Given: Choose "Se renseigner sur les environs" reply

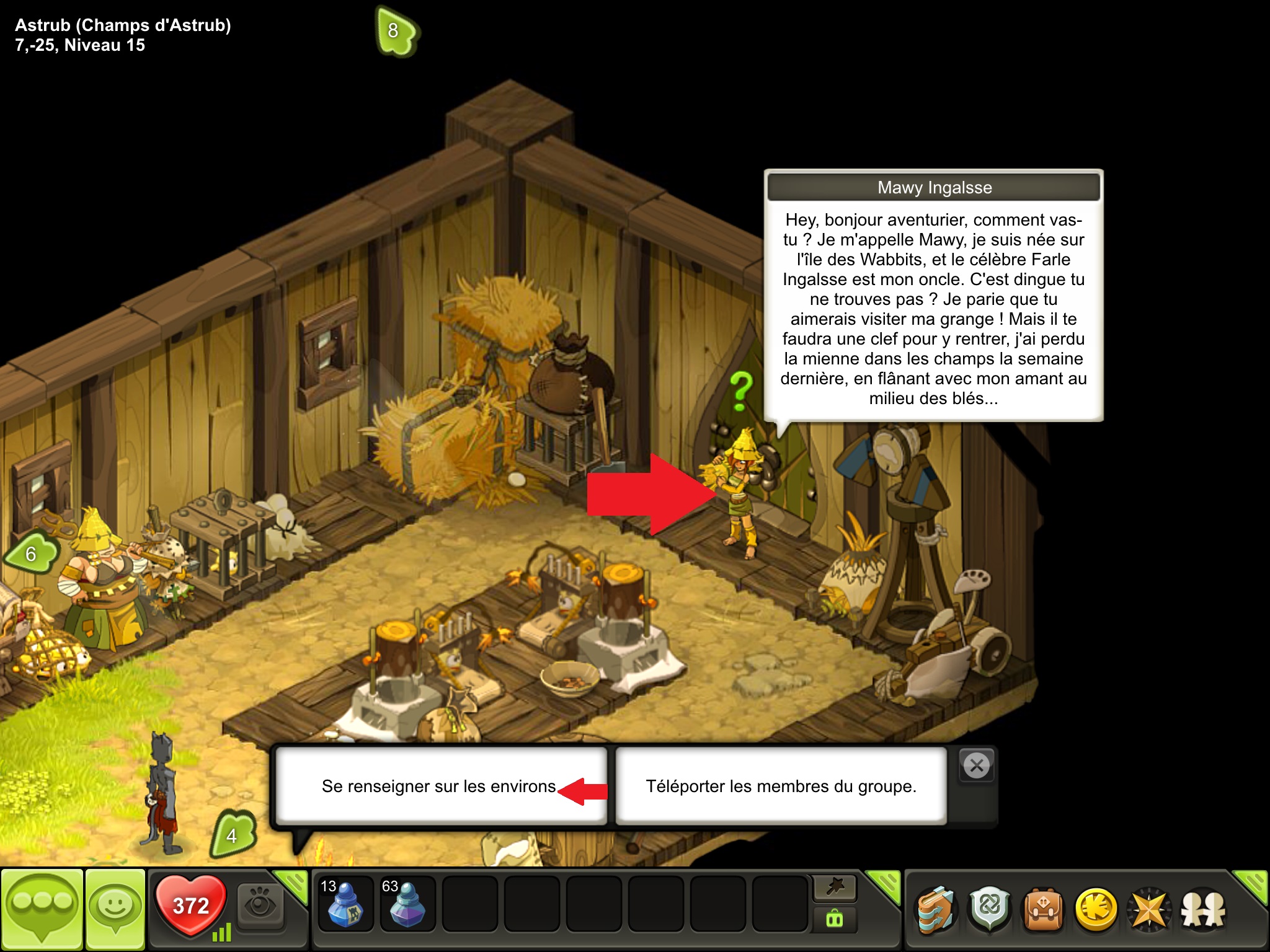Looking at the screenshot, I should pyautogui.click(x=440, y=786).
